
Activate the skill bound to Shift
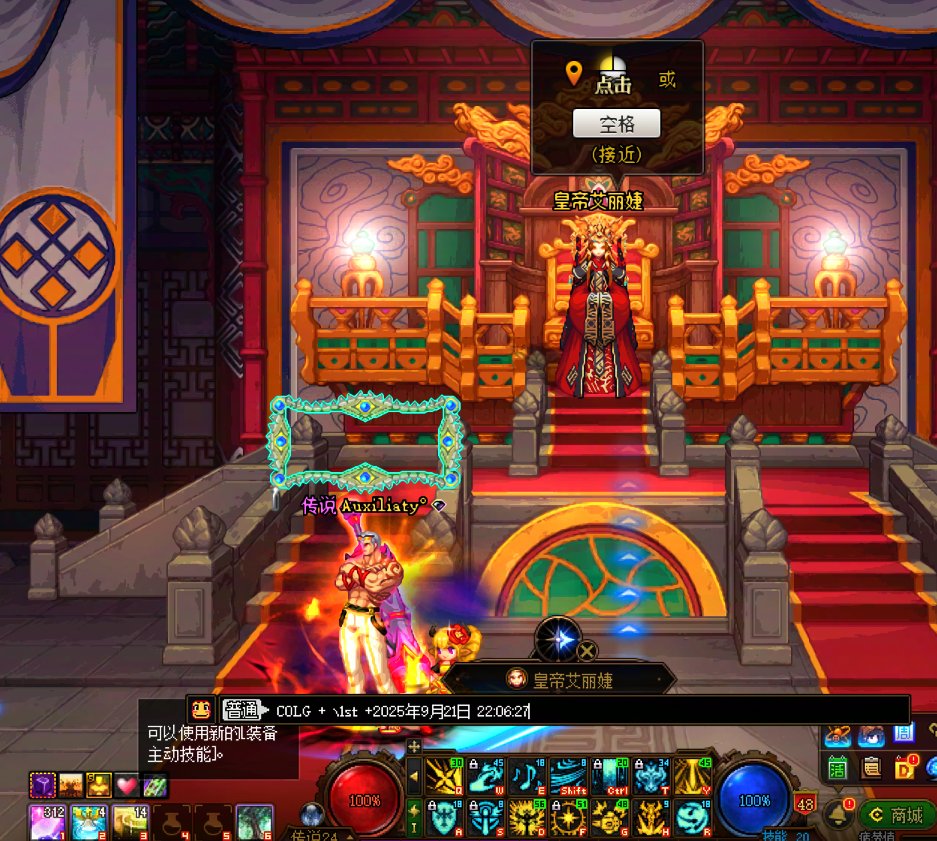566,775
